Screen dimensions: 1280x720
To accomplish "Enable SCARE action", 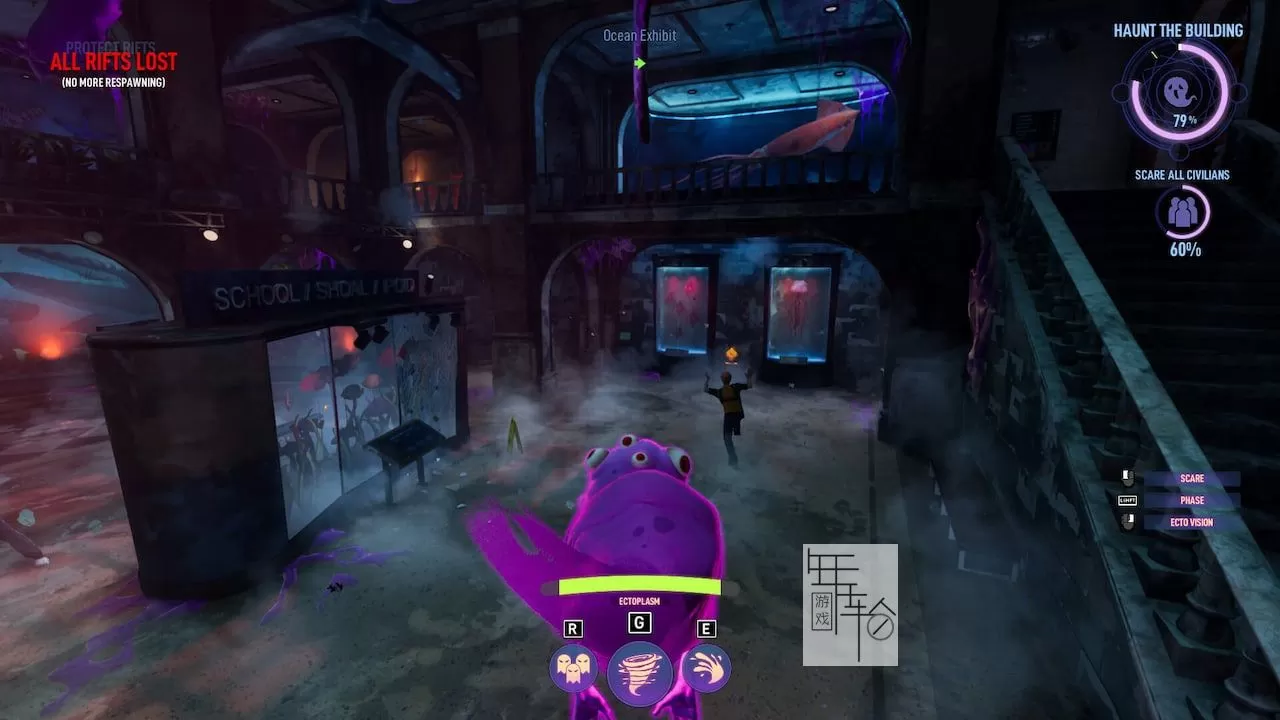I will (1192, 478).
